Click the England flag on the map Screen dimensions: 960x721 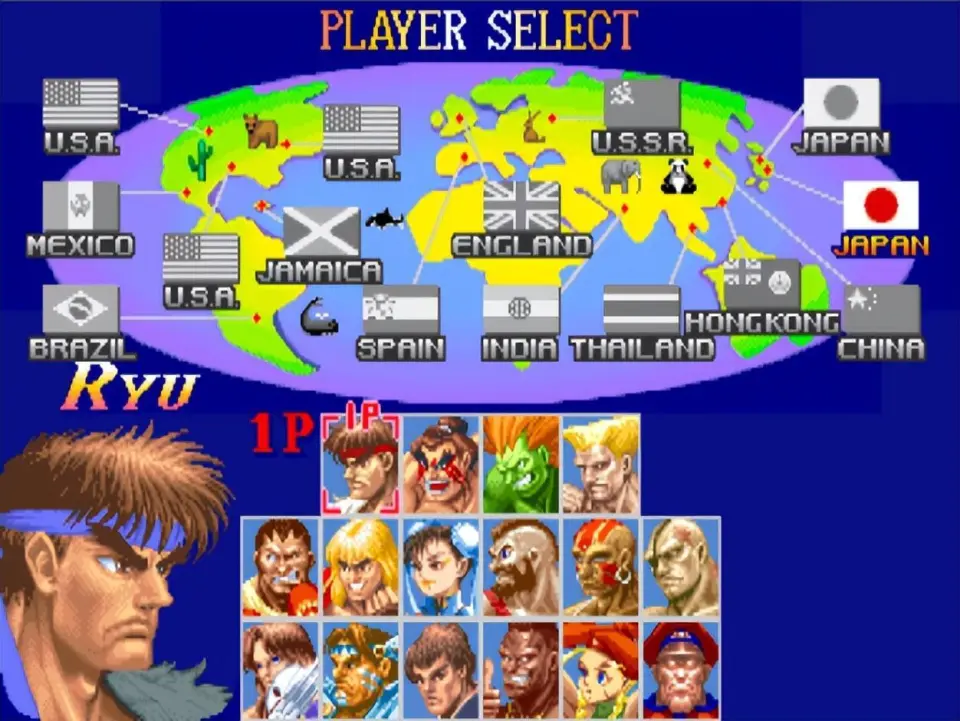521,207
